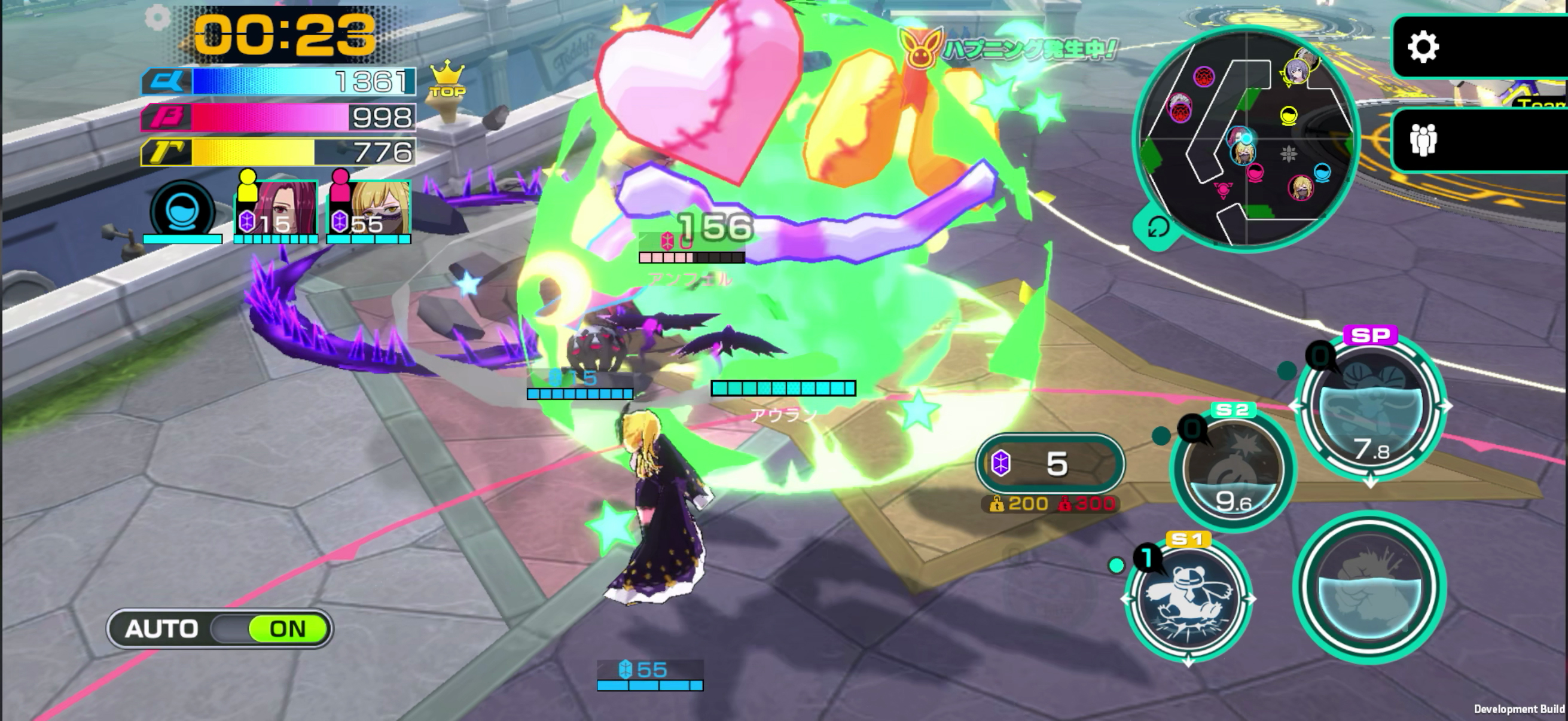Trigger the SP special skill
This screenshot has width=1568, height=721.
click(1371, 407)
